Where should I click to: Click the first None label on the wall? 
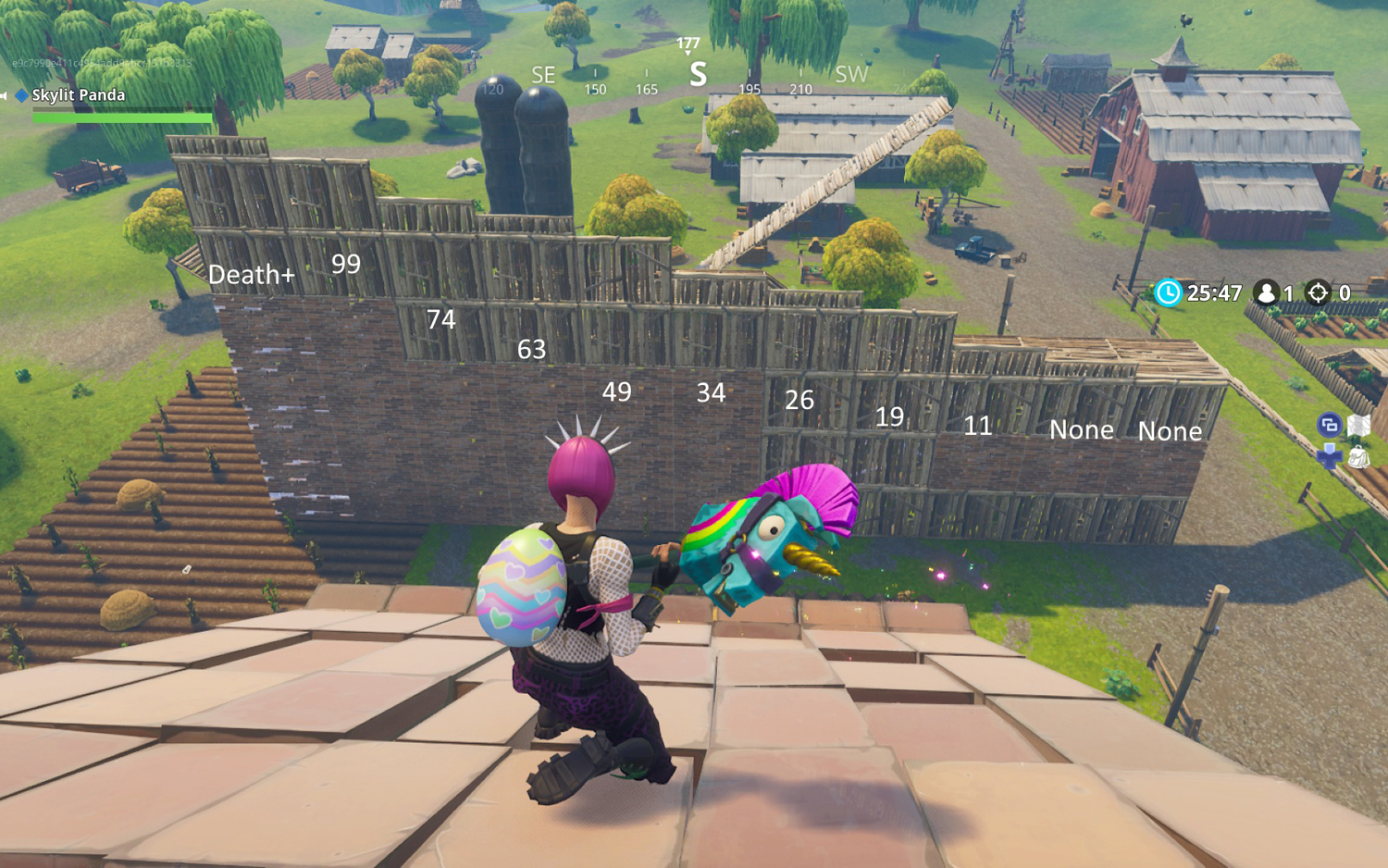coord(1082,430)
